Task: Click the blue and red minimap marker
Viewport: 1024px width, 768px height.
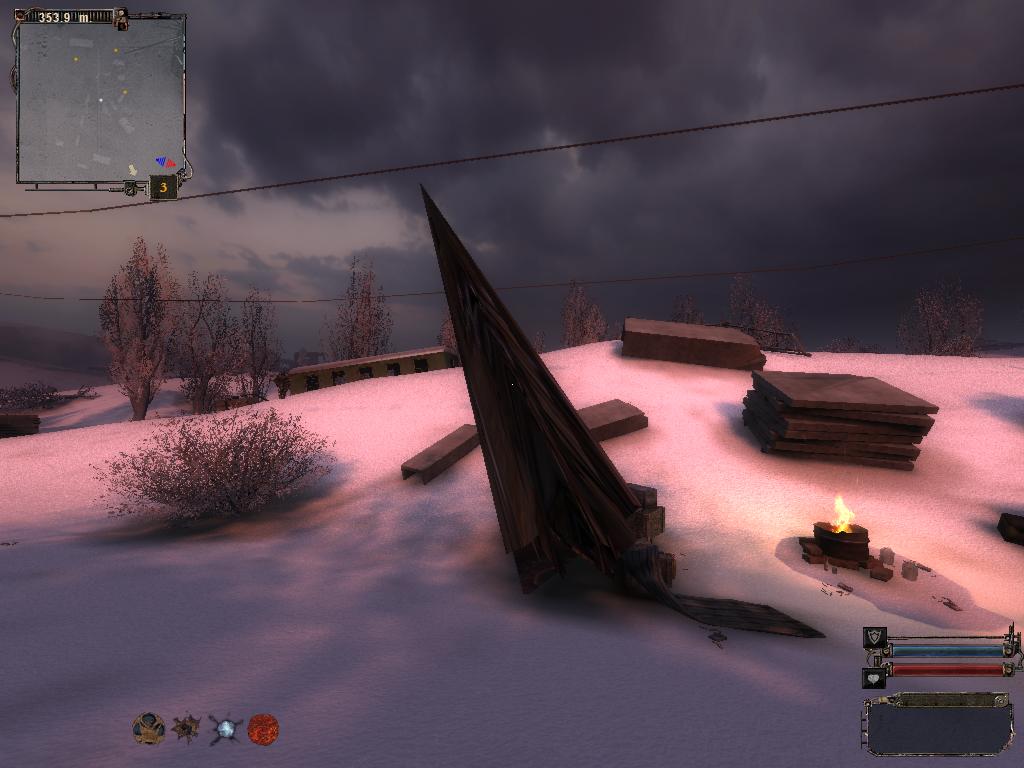Action: 165,161
